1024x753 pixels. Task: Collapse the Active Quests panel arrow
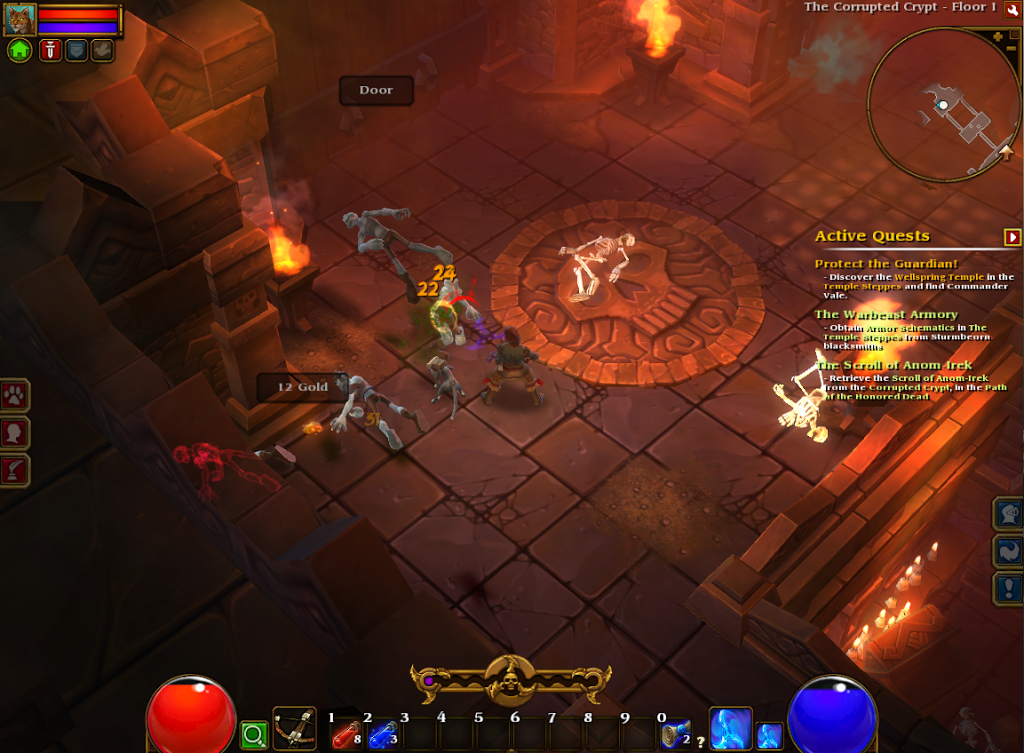tap(1012, 237)
